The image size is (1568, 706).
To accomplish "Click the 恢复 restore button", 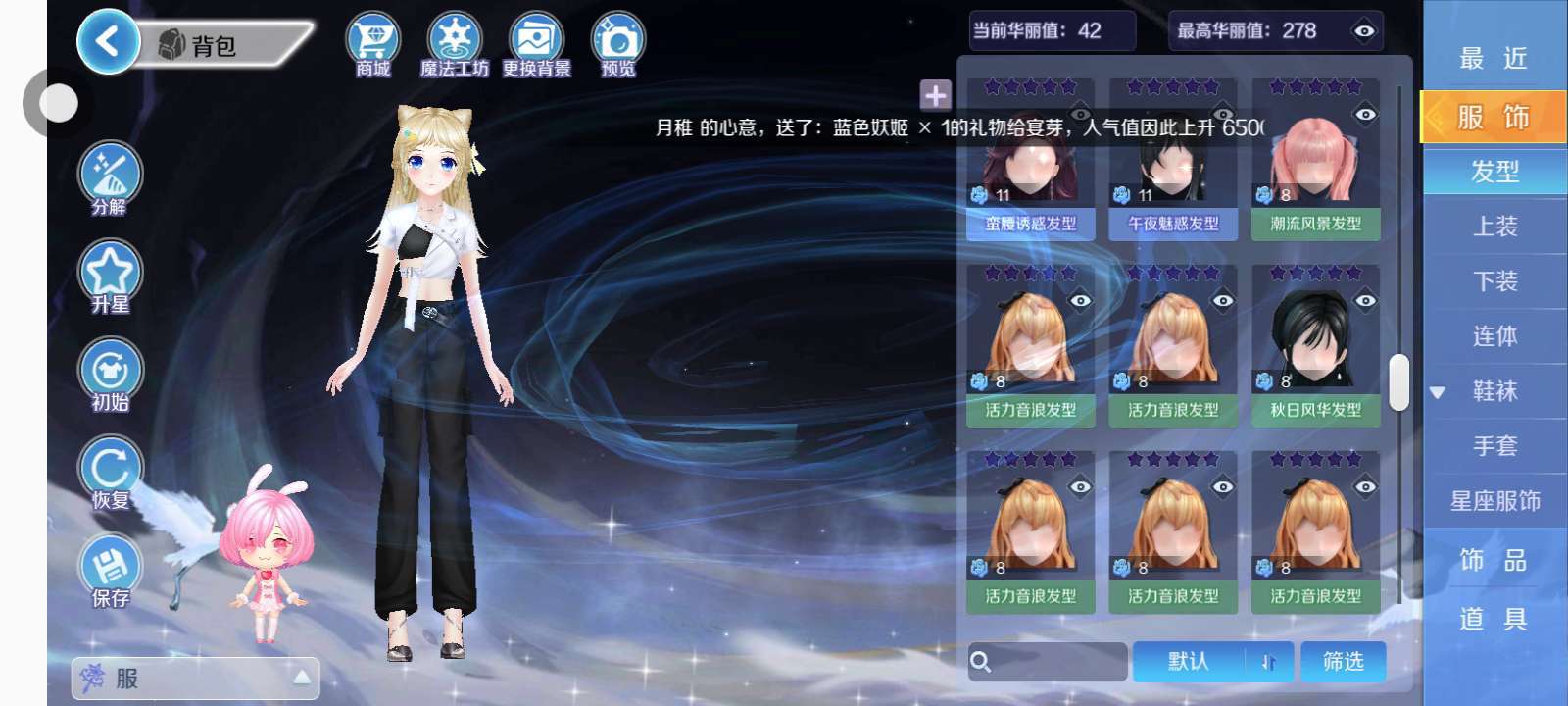I will click(x=110, y=472).
